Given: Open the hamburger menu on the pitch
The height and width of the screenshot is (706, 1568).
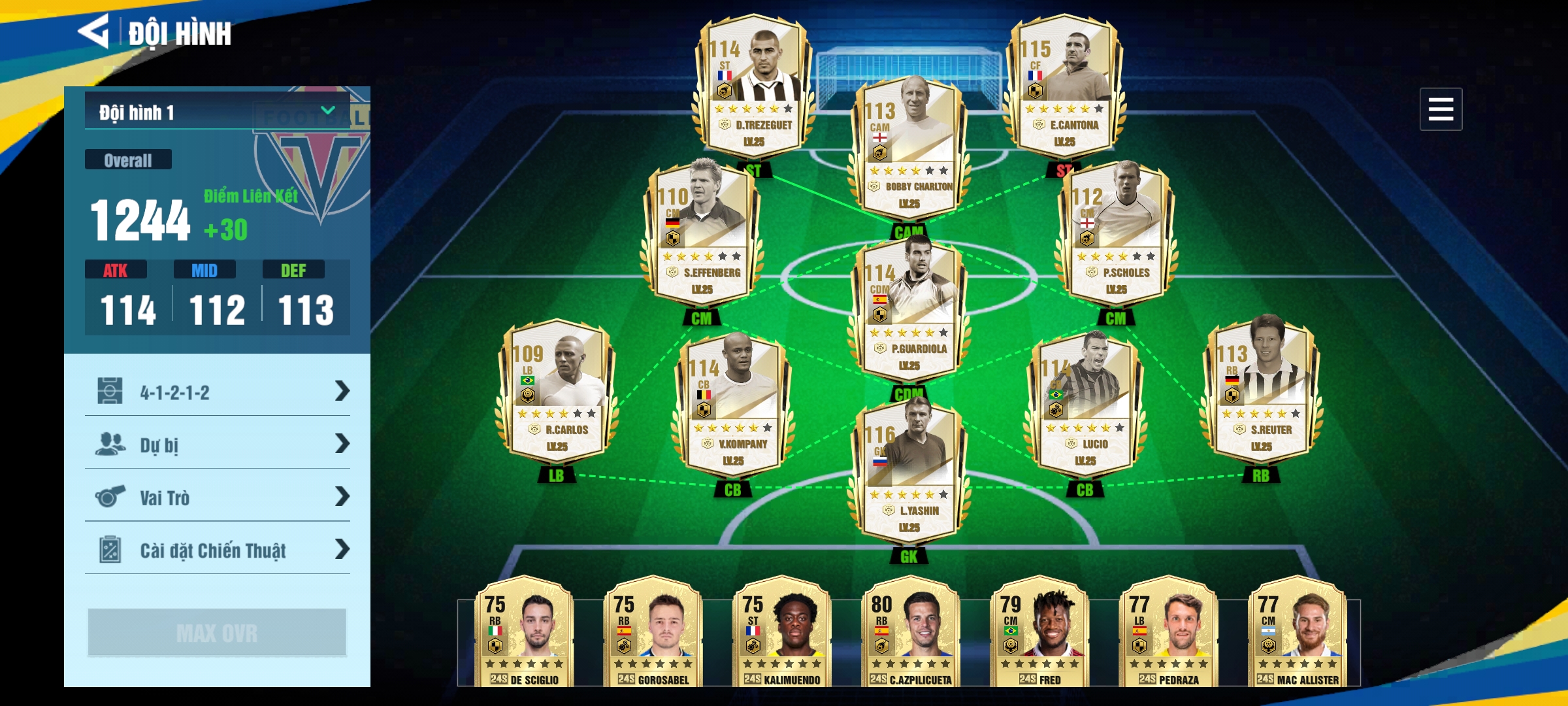Looking at the screenshot, I should tap(1440, 109).
